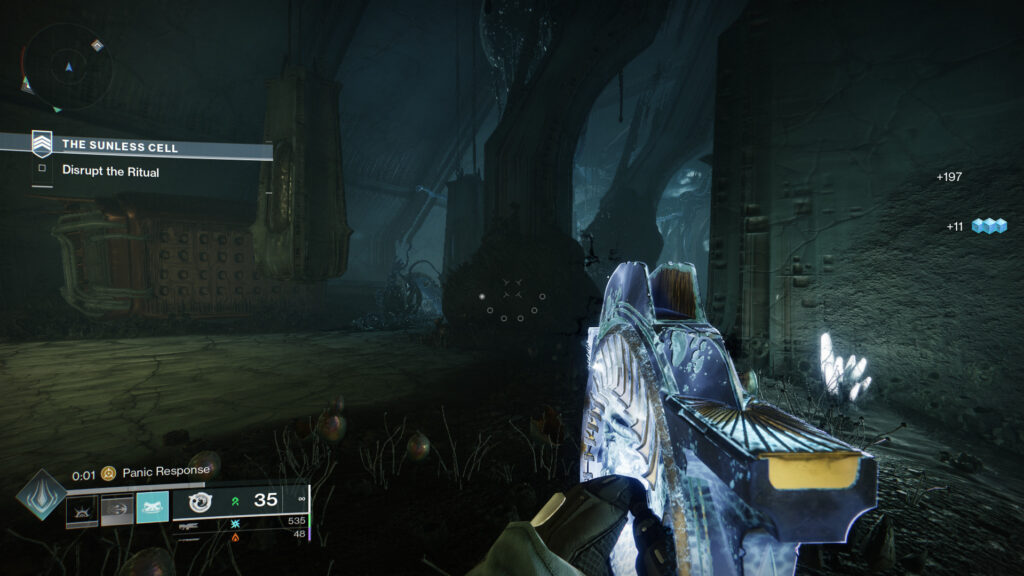The image size is (1024, 576).
Task: Select the greyed-out melee ability icon
Action: (x=117, y=511)
